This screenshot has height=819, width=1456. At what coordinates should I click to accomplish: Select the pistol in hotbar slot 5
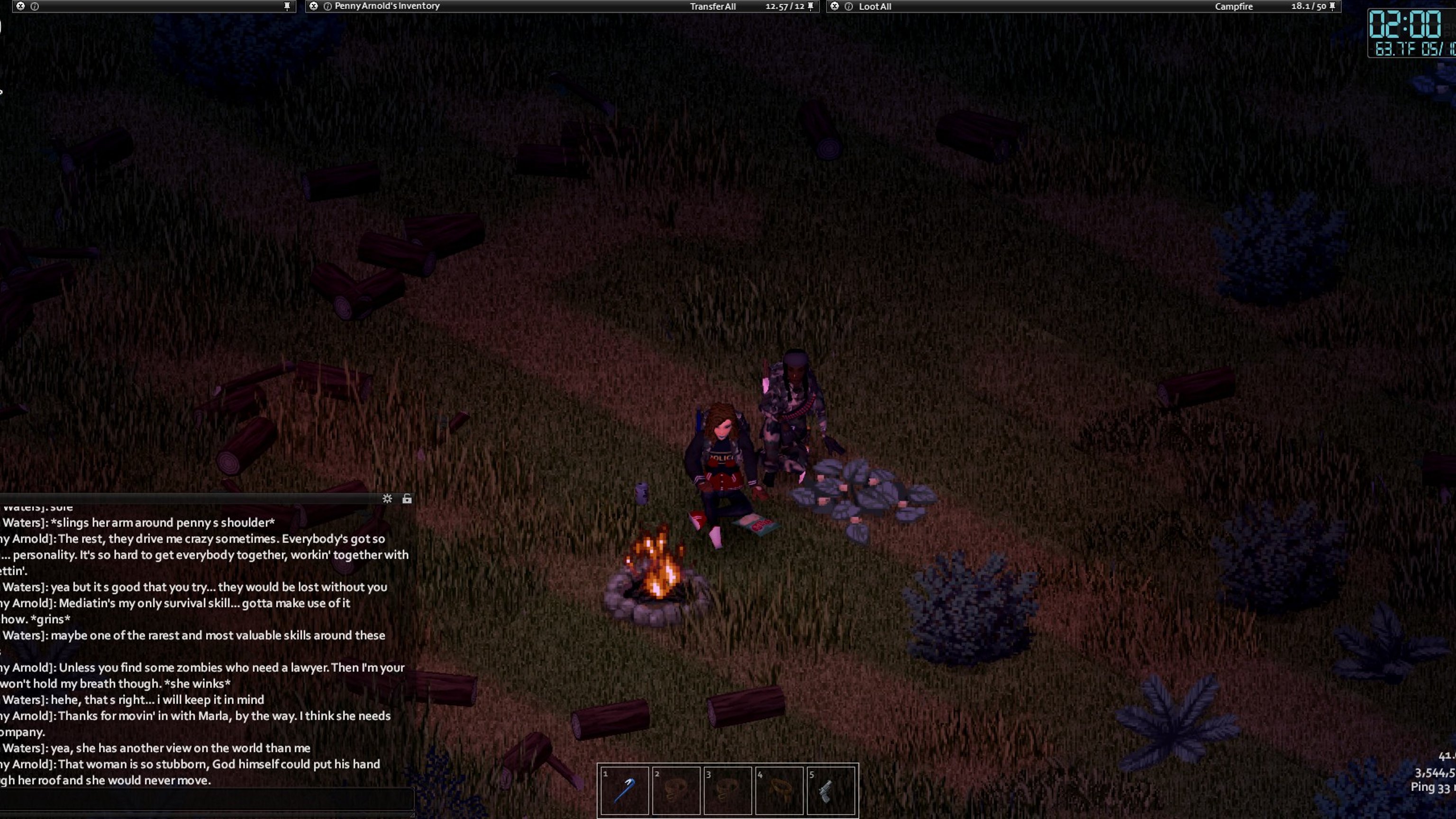830,790
